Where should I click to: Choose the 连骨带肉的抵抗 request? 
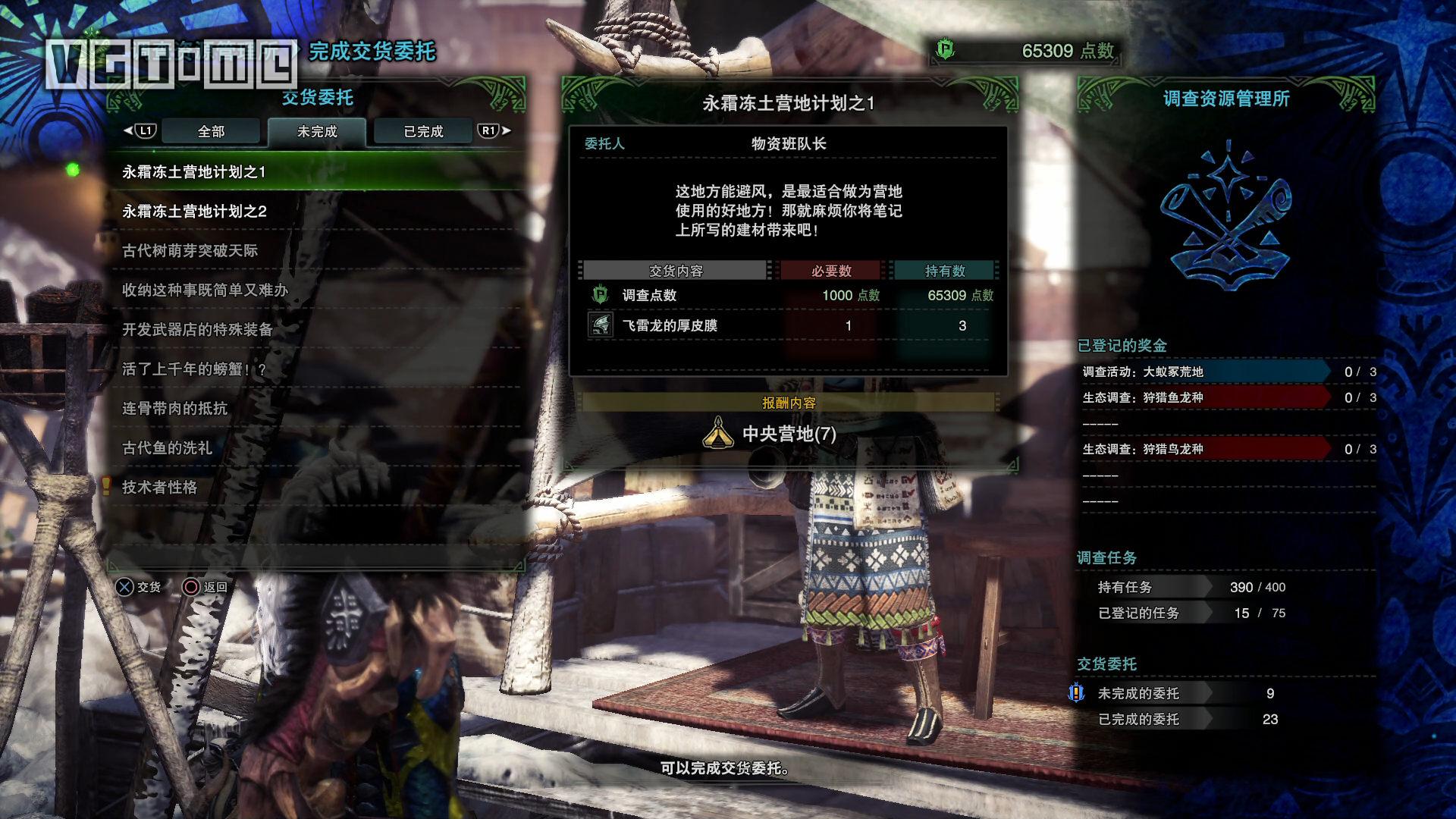pyautogui.click(x=175, y=409)
